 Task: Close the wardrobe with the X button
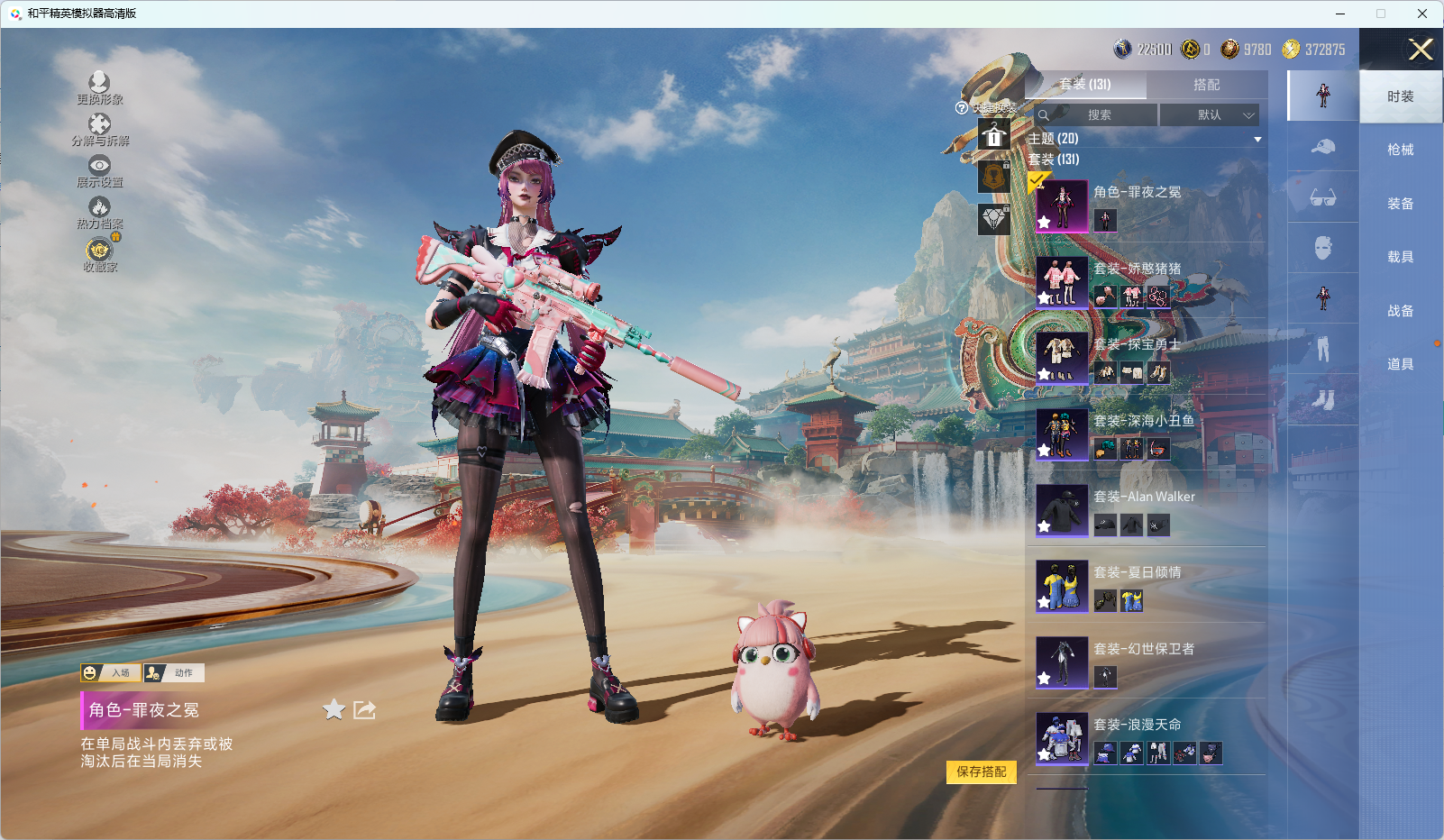1421,50
